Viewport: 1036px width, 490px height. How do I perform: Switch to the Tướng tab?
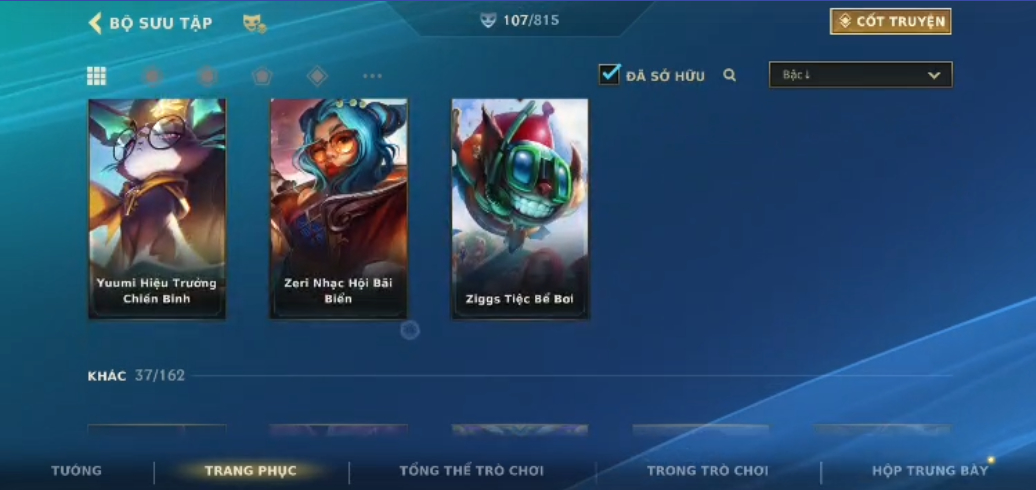(x=77, y=470)
